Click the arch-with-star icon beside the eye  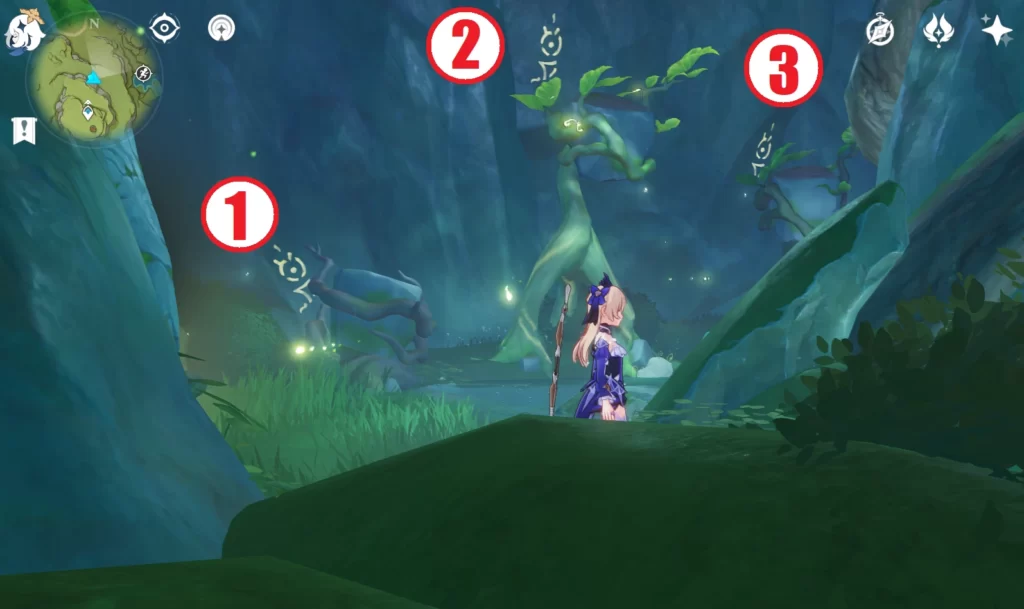[221, 29]
